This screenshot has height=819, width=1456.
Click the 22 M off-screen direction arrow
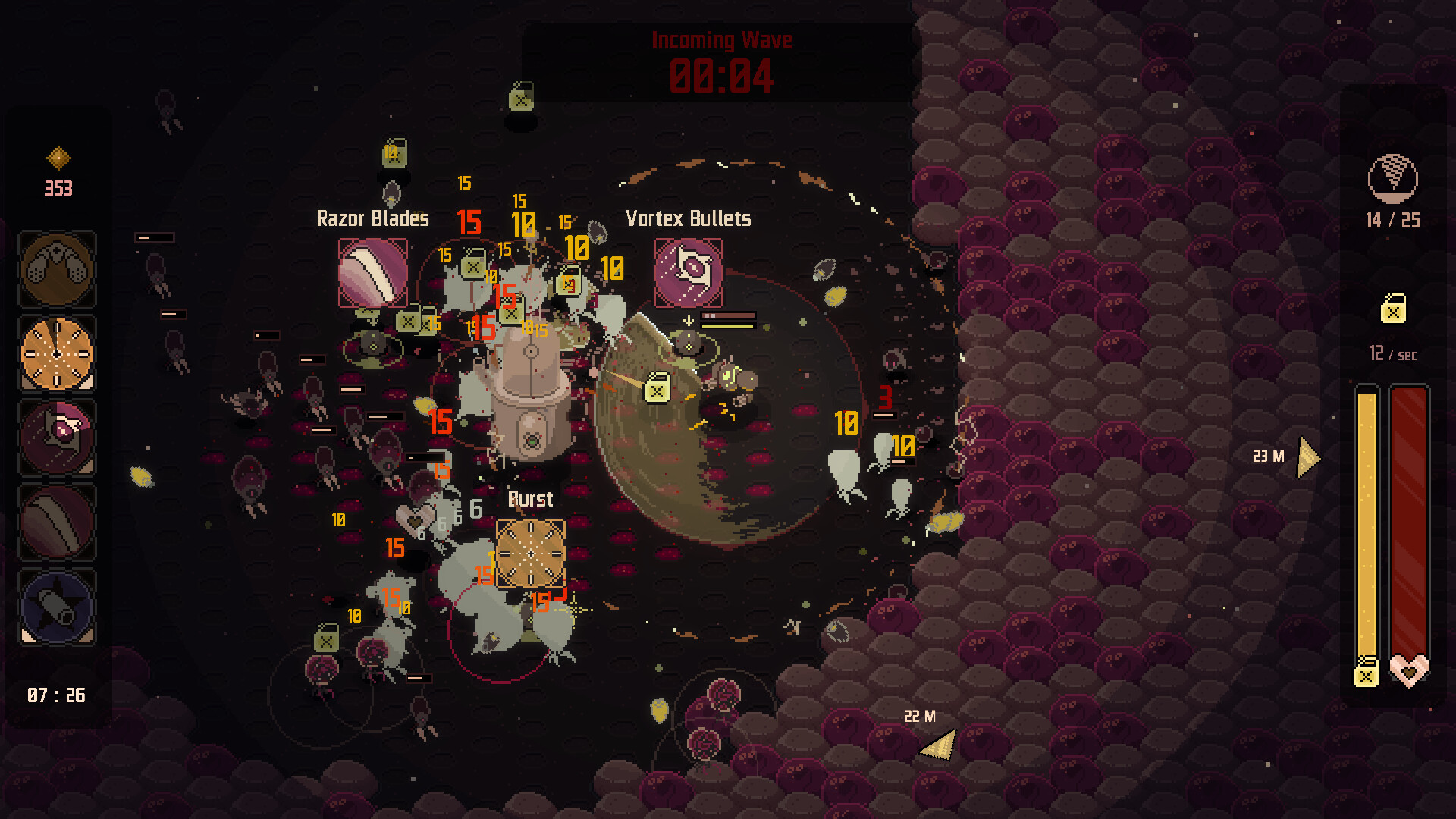938,745
